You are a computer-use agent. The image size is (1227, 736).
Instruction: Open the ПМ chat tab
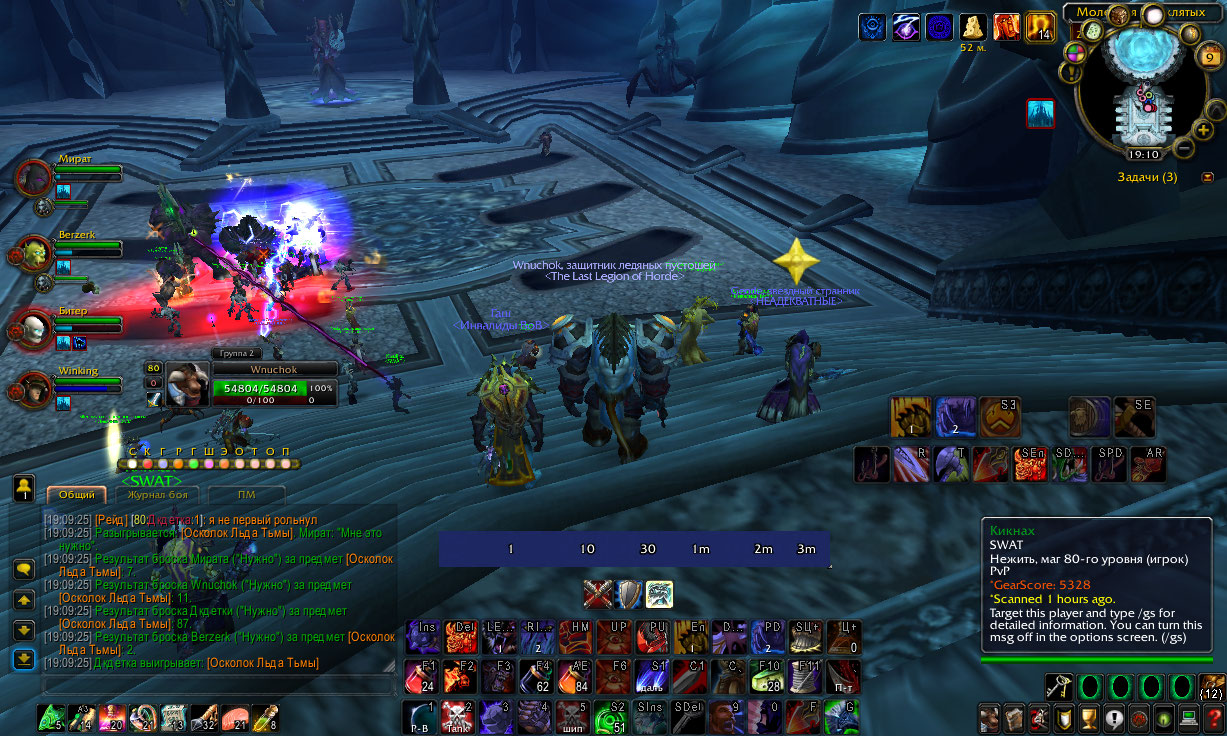coord(245,494)
